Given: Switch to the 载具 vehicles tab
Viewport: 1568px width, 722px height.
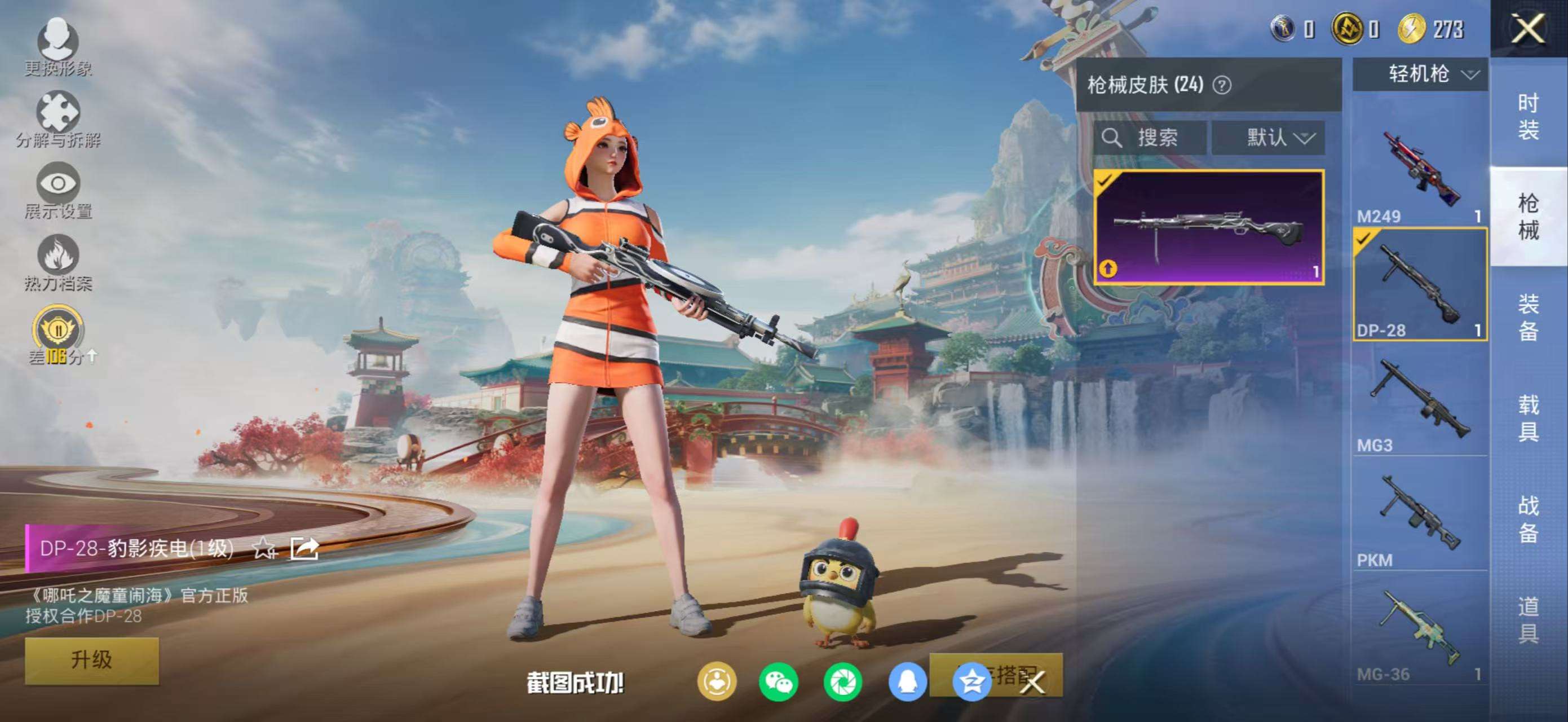Looking at the screenshot, I should (x=1528, y=417).
